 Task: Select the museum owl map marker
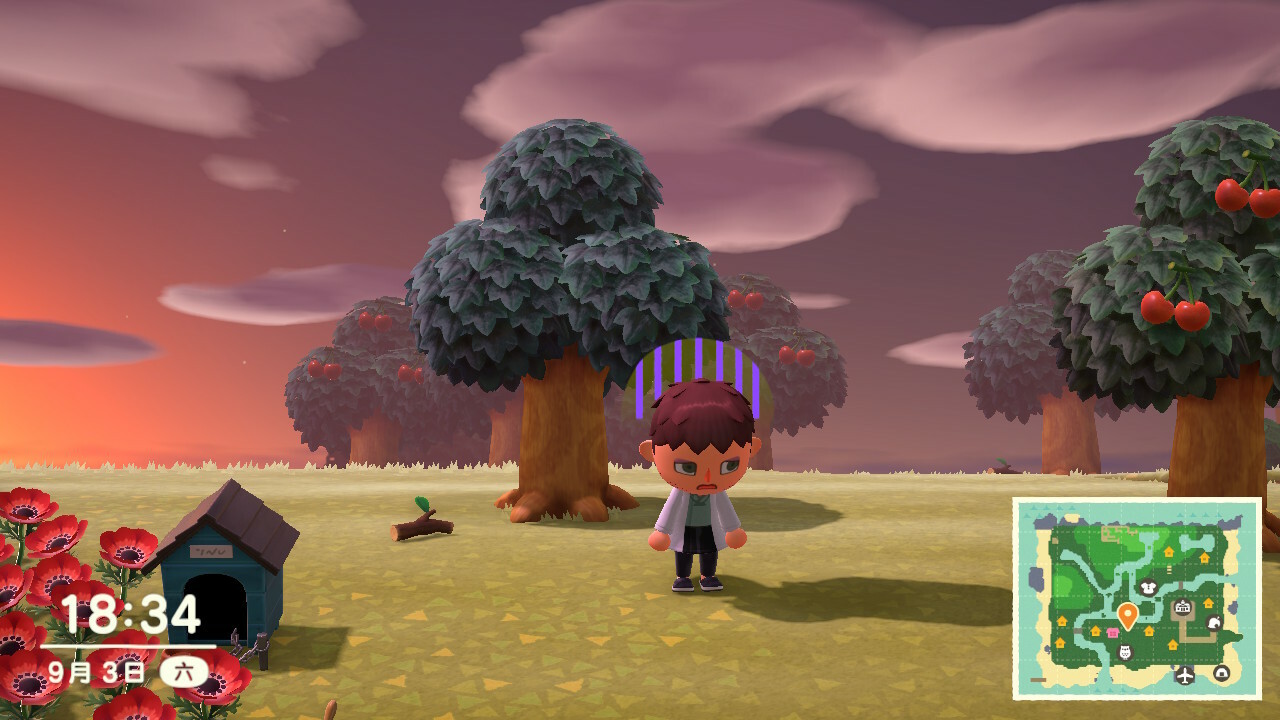pos(1123,653)
